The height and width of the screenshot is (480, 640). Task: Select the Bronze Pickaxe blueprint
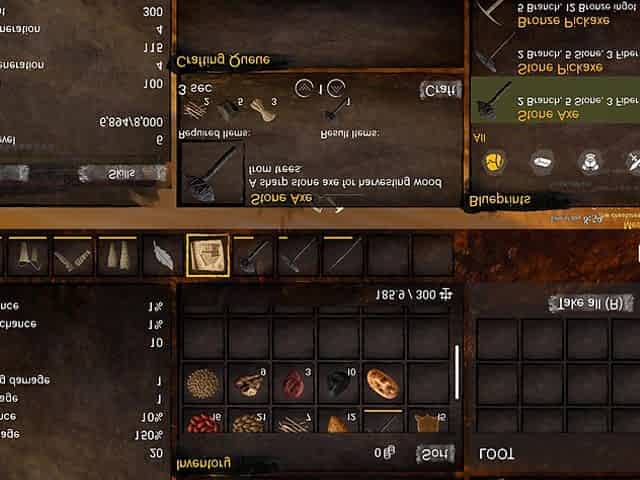553,16
